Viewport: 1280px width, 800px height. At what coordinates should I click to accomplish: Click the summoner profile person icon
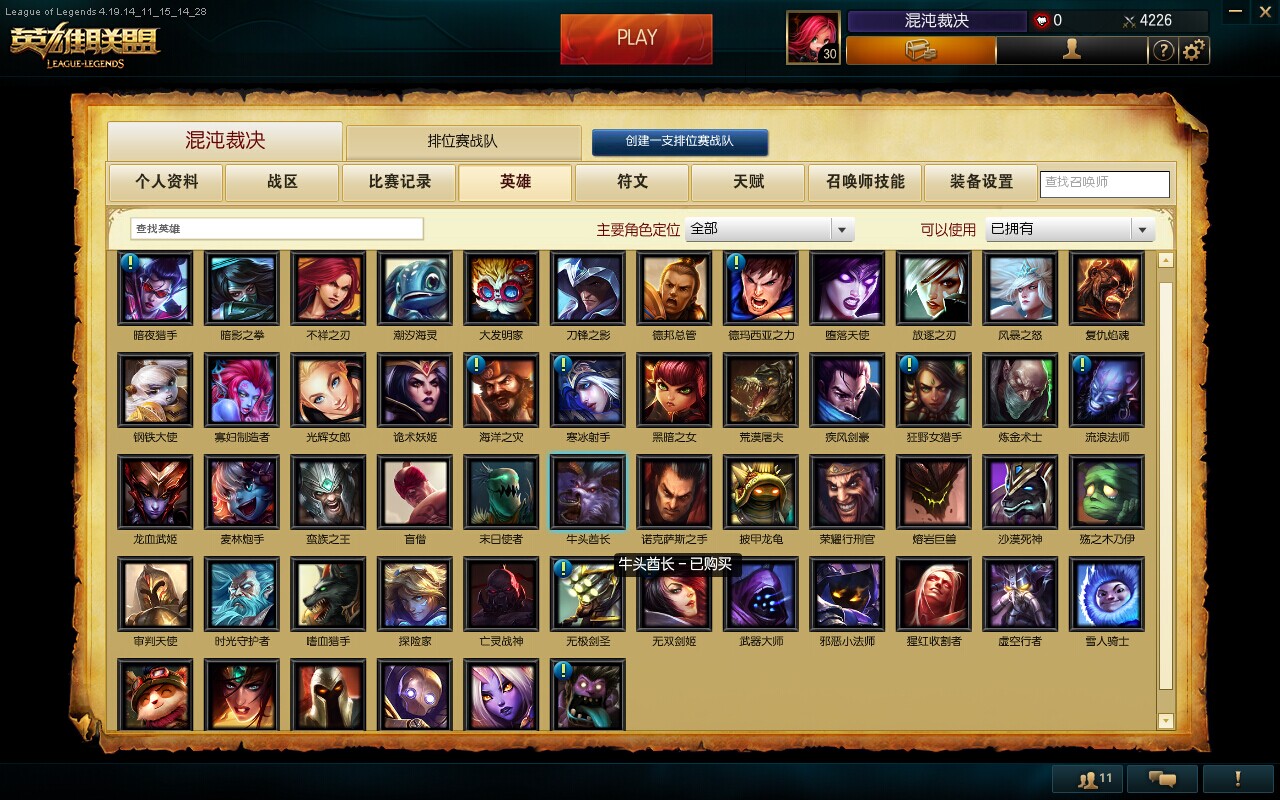(1072, 50)
